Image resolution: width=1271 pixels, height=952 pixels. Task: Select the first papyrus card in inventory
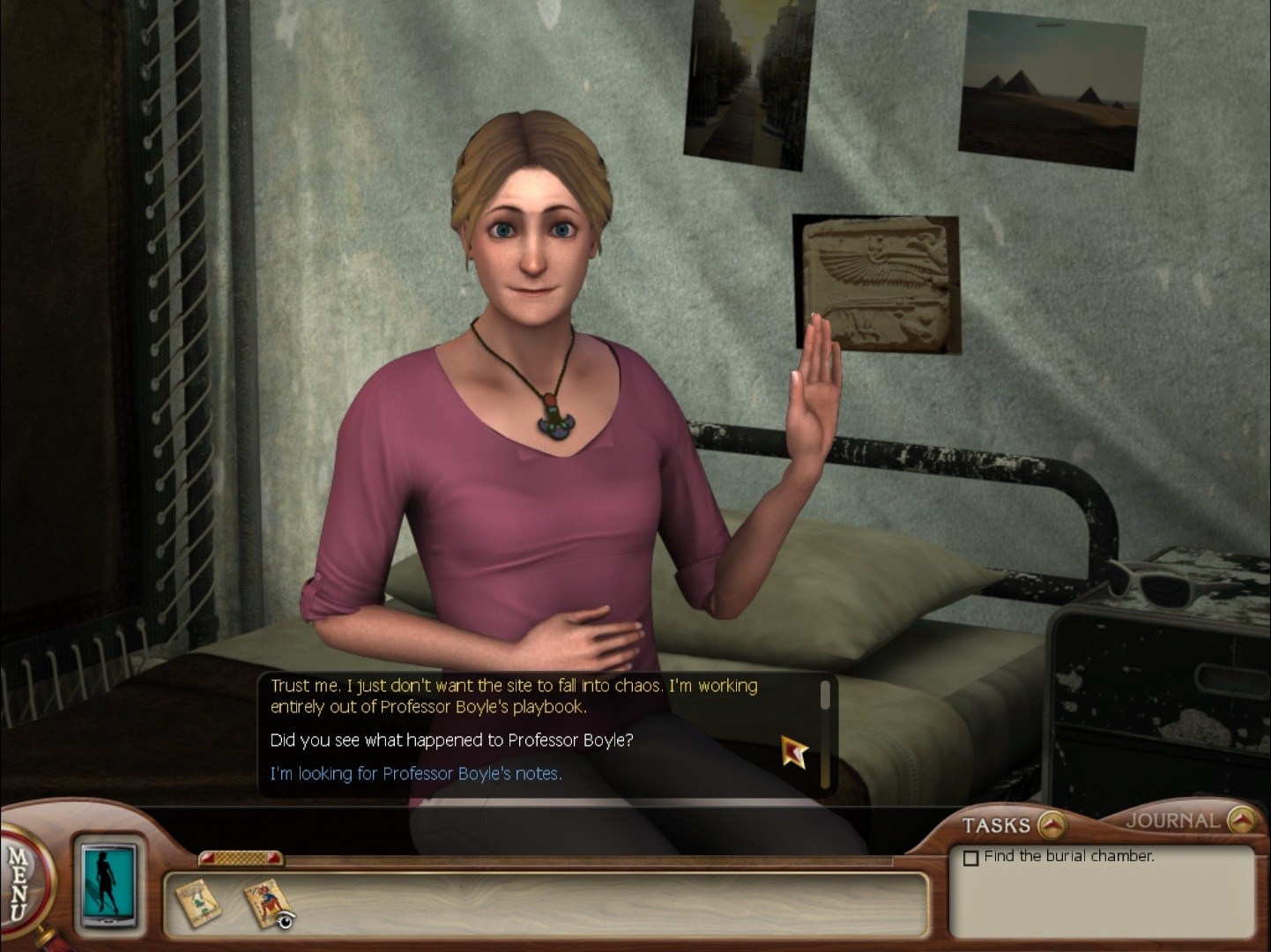pos(197,902)
